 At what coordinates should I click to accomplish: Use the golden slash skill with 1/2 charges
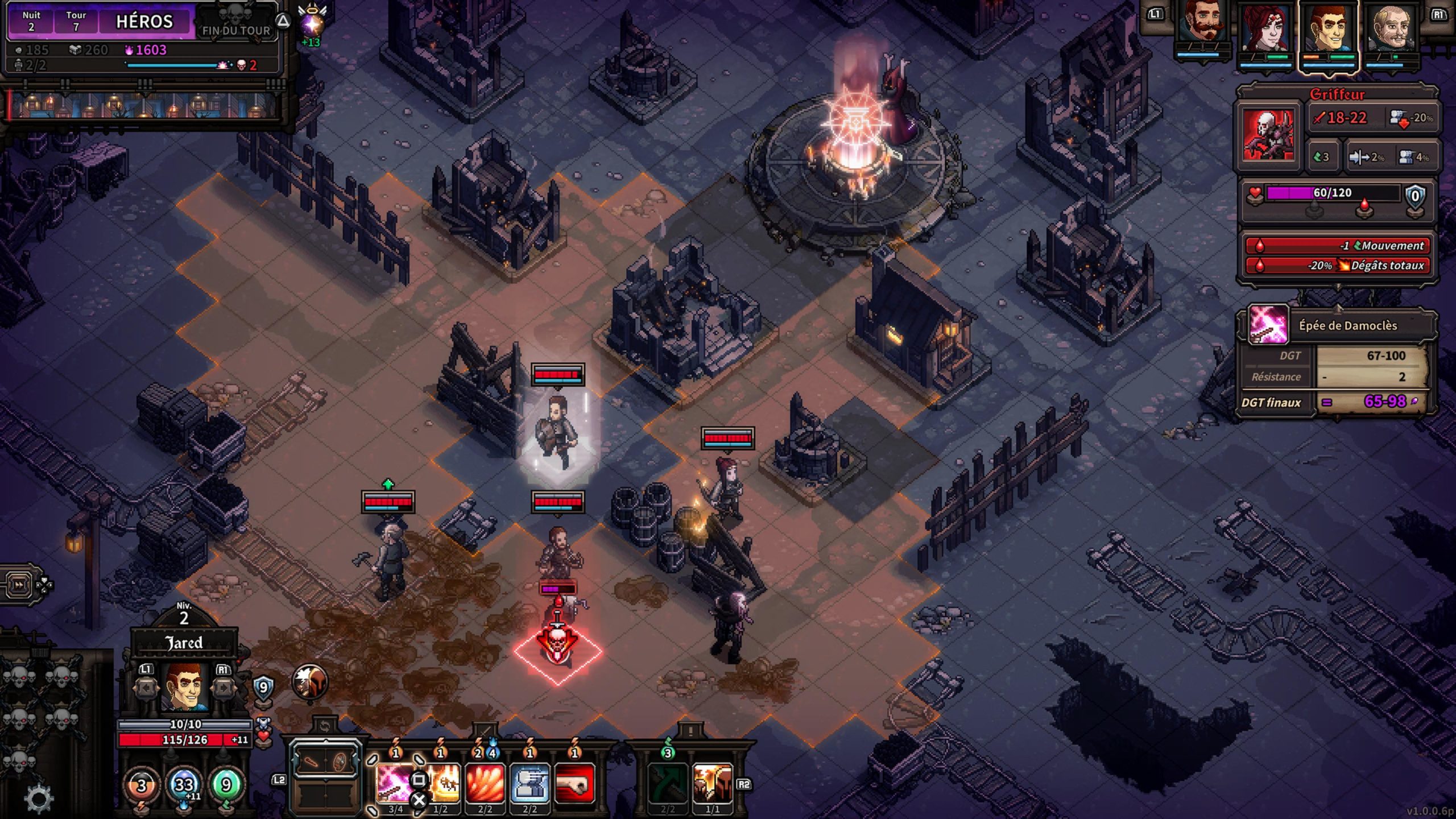click(441, 784)
